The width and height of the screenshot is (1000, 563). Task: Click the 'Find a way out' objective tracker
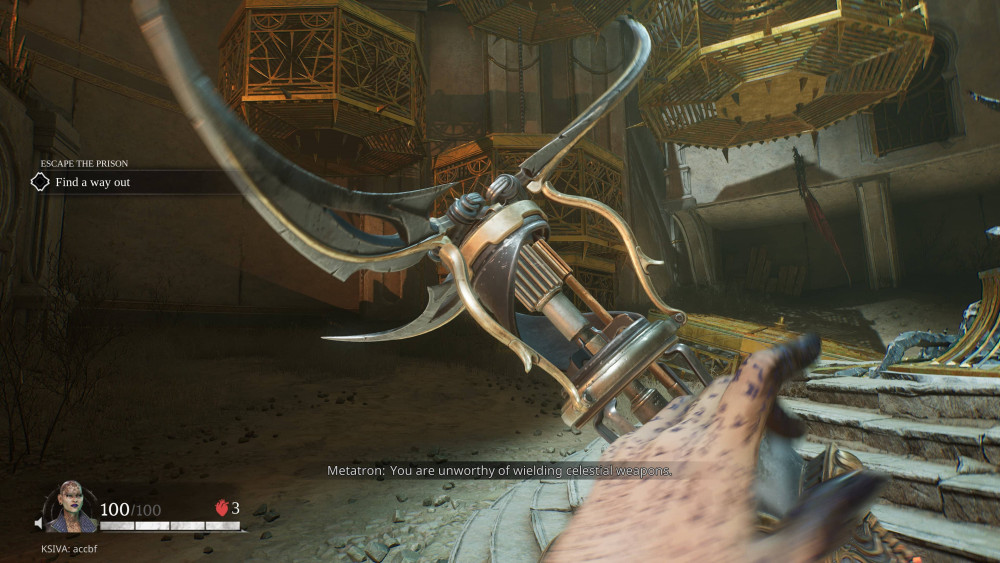tap(92, 182)
